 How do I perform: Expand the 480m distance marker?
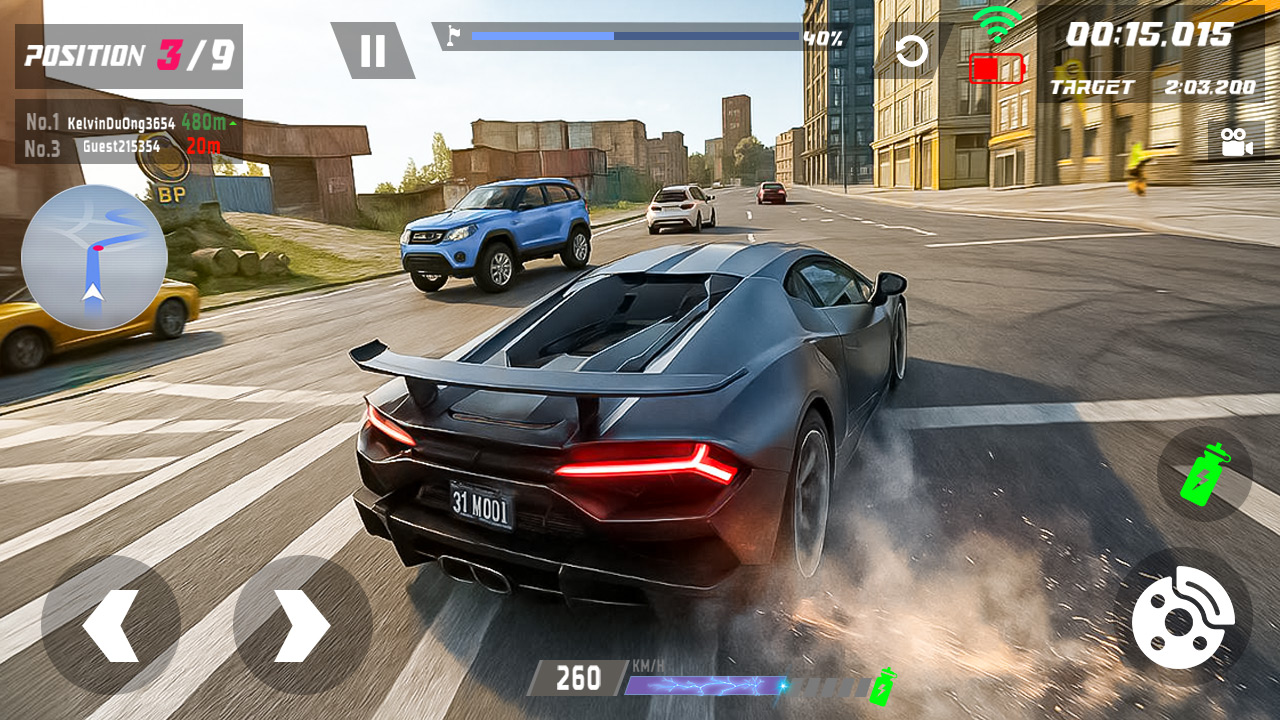pos(204,120)
